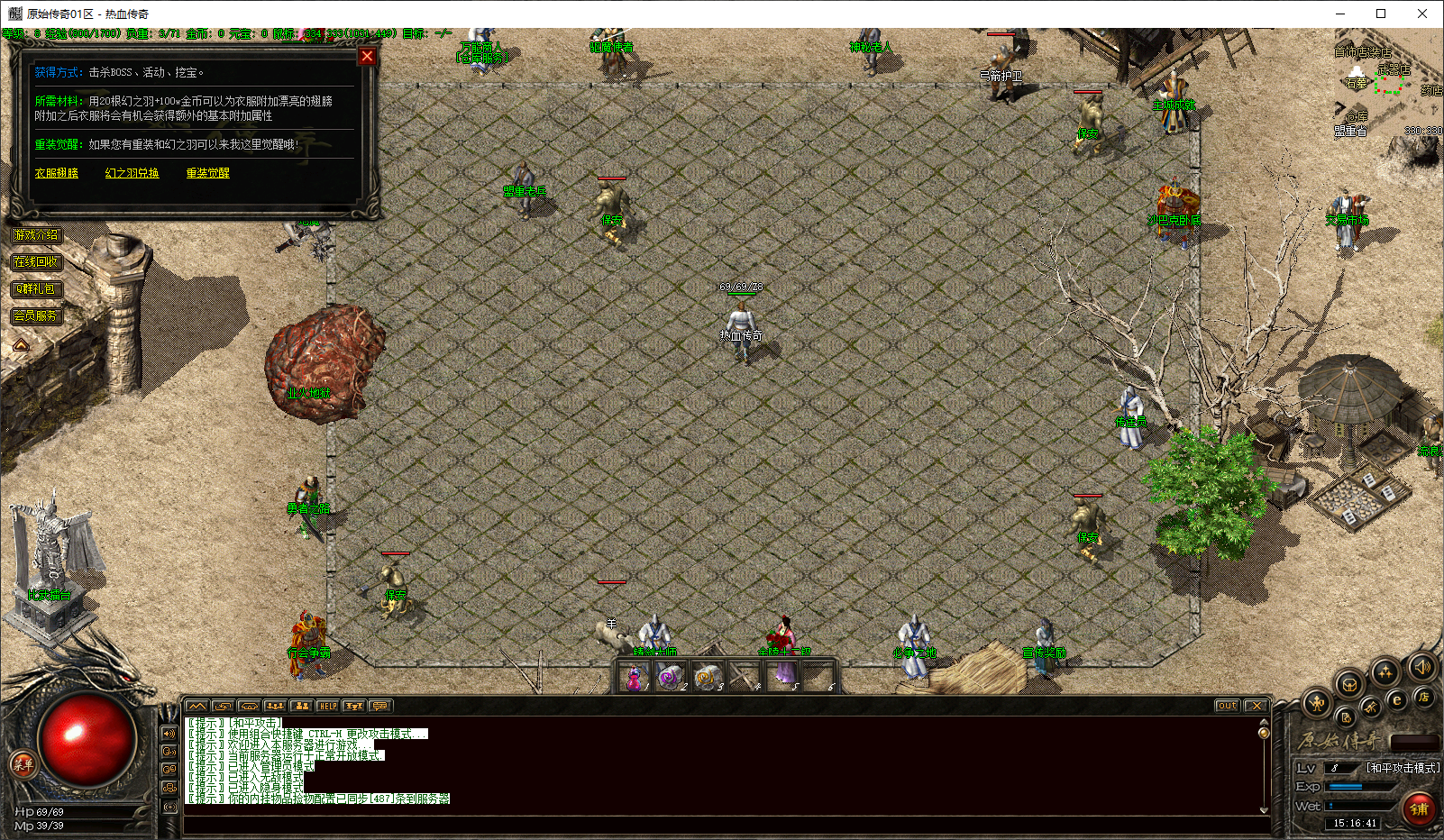1444x840 pixels.
Task: Open the 在线回收 side button
Action: coord(36,262)
